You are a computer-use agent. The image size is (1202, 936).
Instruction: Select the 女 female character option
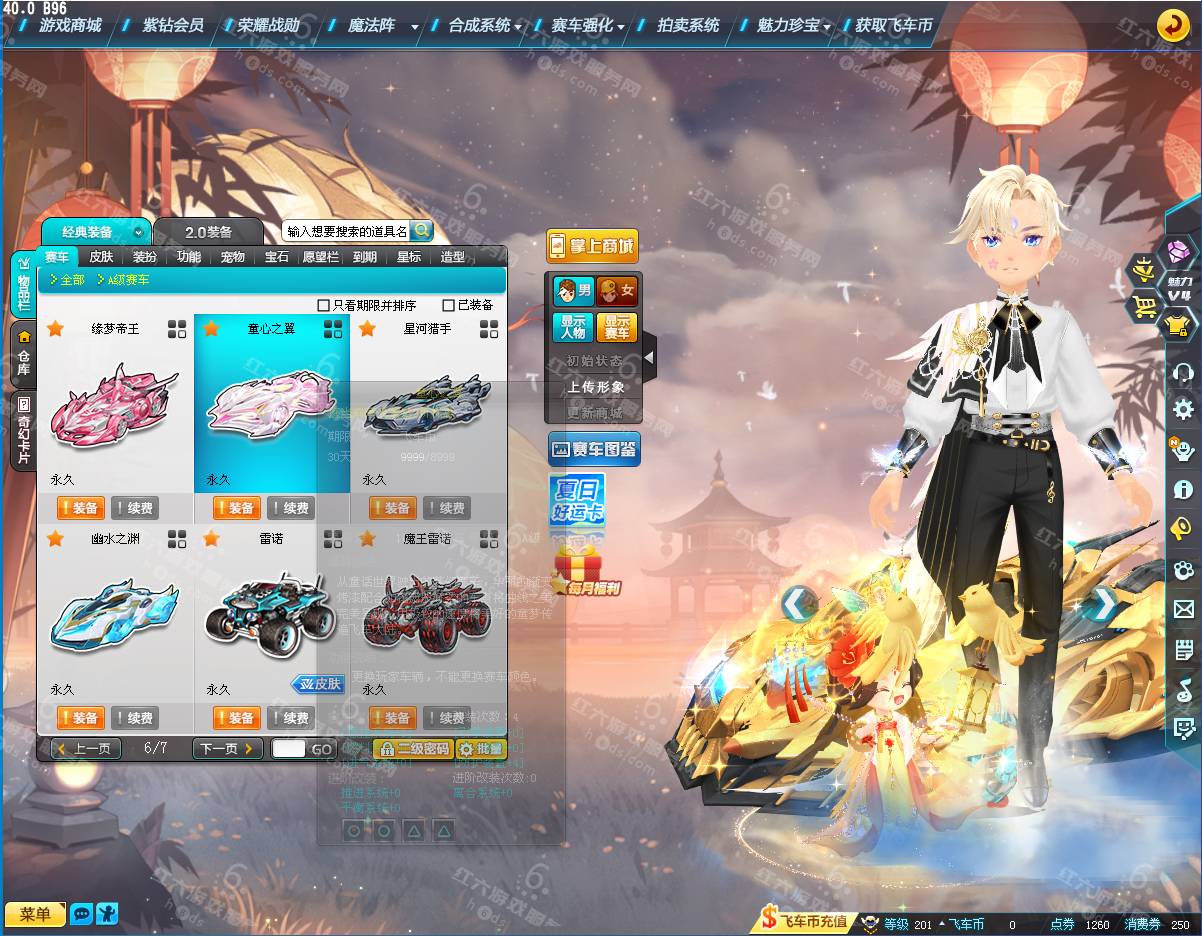[617, 291]
